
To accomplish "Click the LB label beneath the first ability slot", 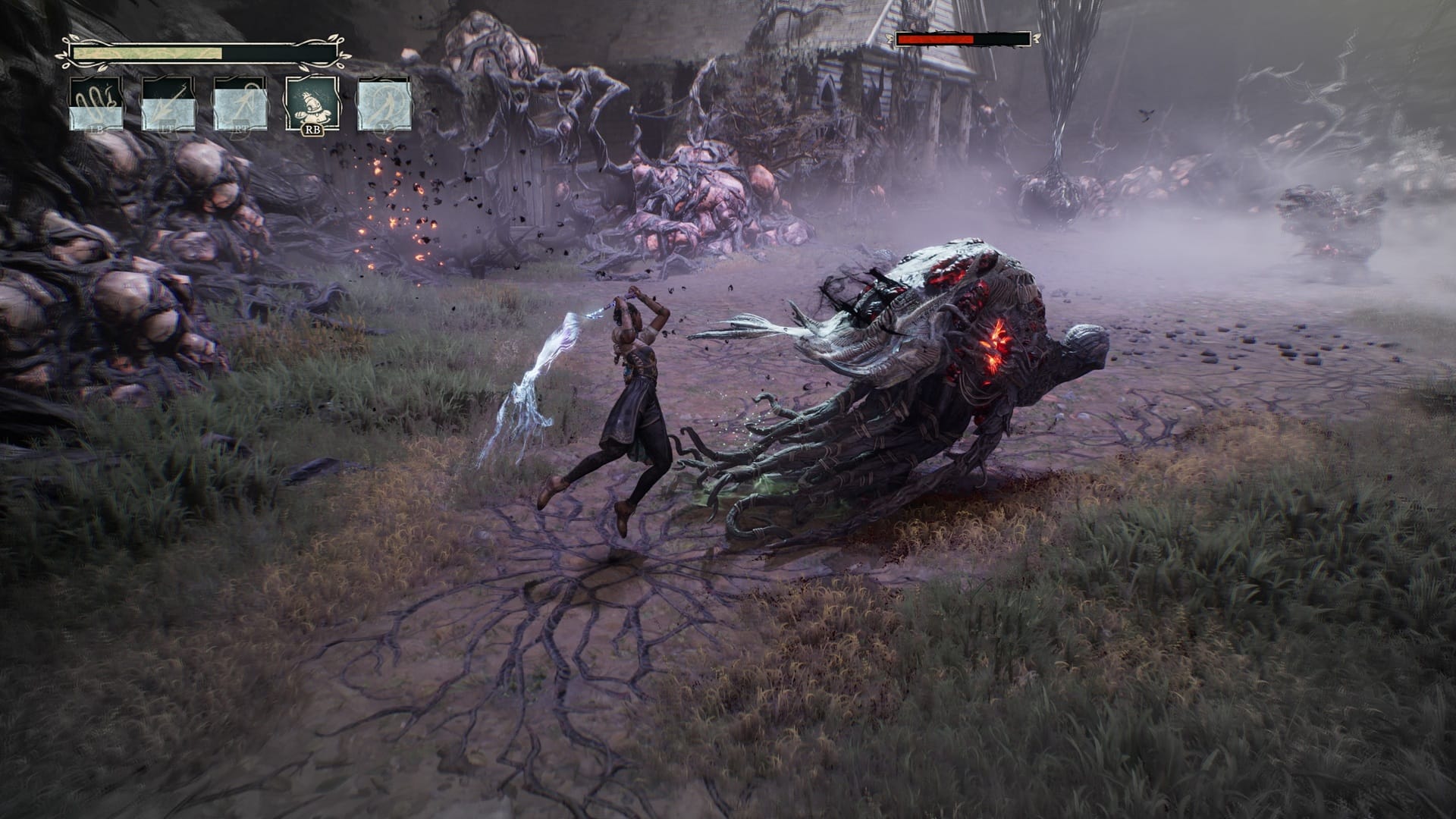I will 98,130.
